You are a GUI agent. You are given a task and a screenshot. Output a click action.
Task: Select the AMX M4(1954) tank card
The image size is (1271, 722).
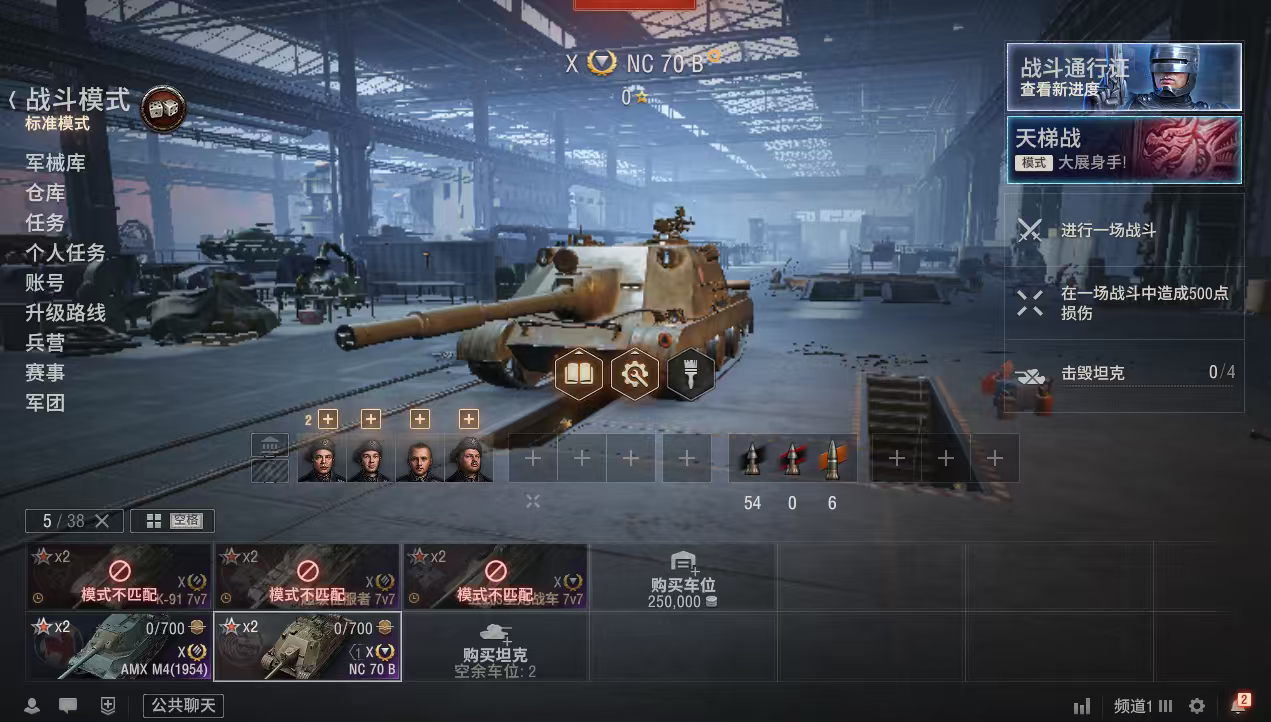119,646
